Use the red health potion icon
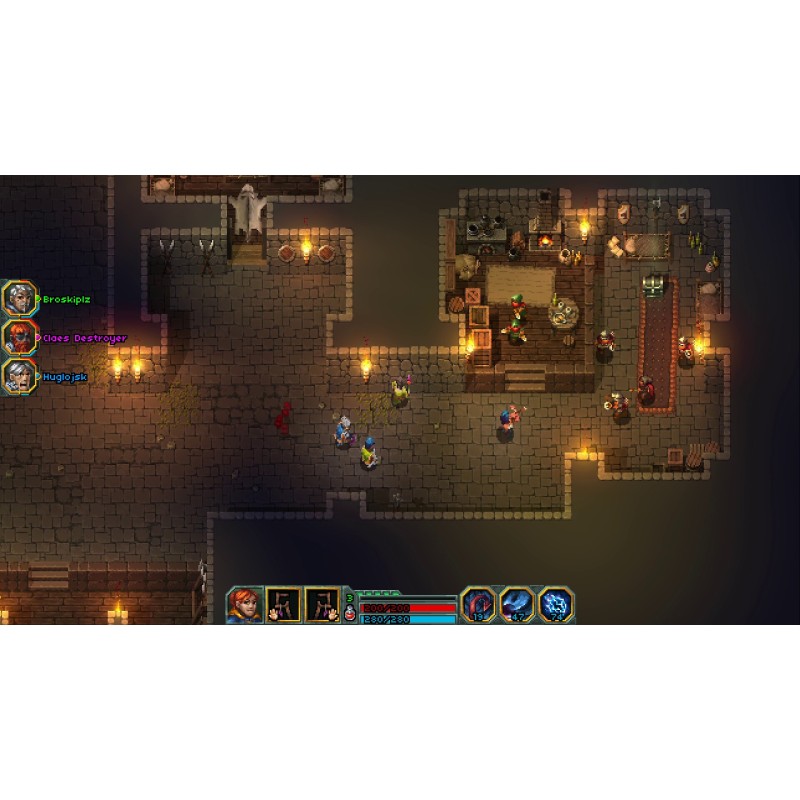Image resolution: width=800 pixels, height=800 pixels. pyautogui.click(x=349, y=614)
